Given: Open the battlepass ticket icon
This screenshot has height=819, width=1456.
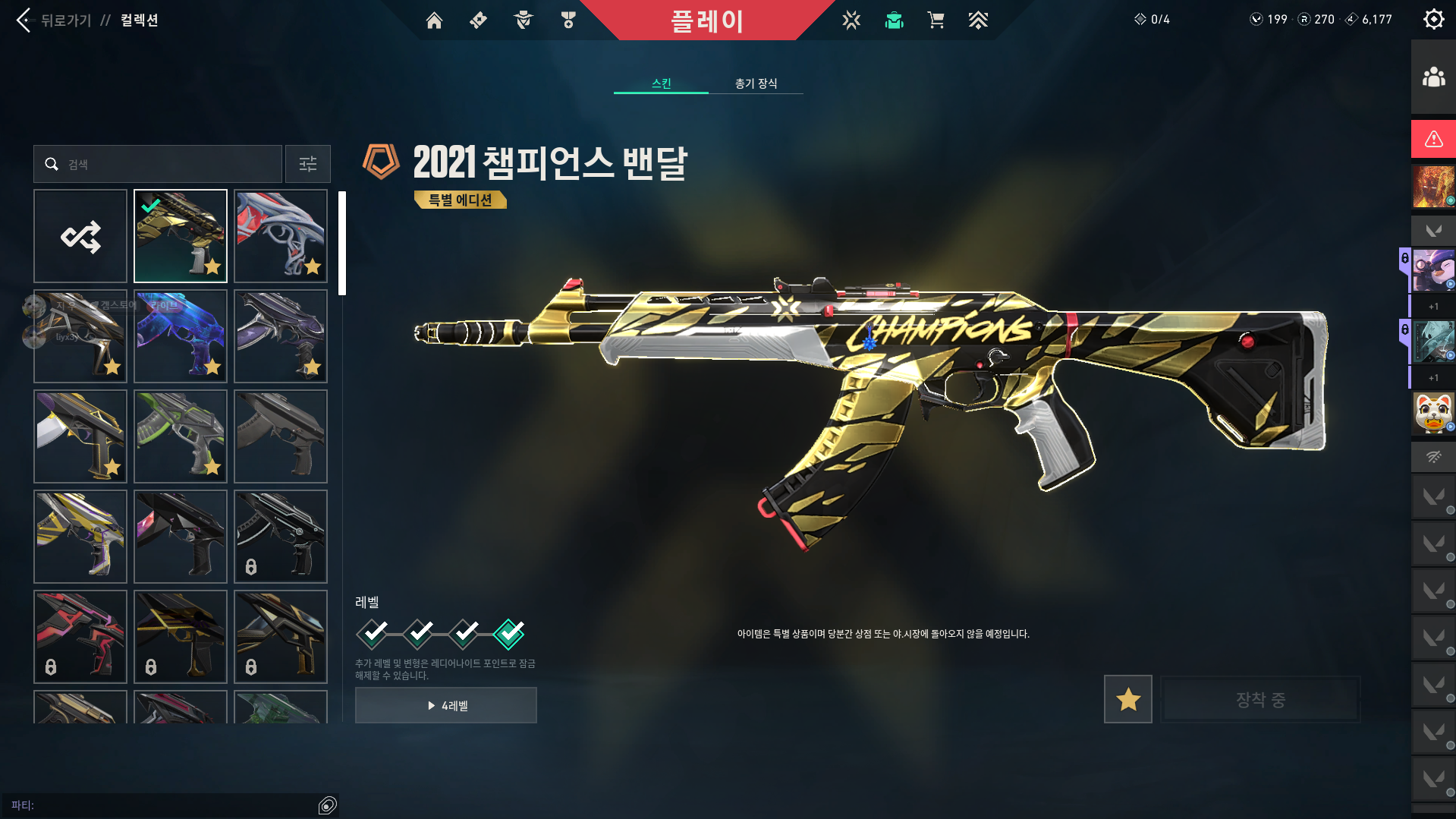Looking at the screenshot, I should (478, 20).
